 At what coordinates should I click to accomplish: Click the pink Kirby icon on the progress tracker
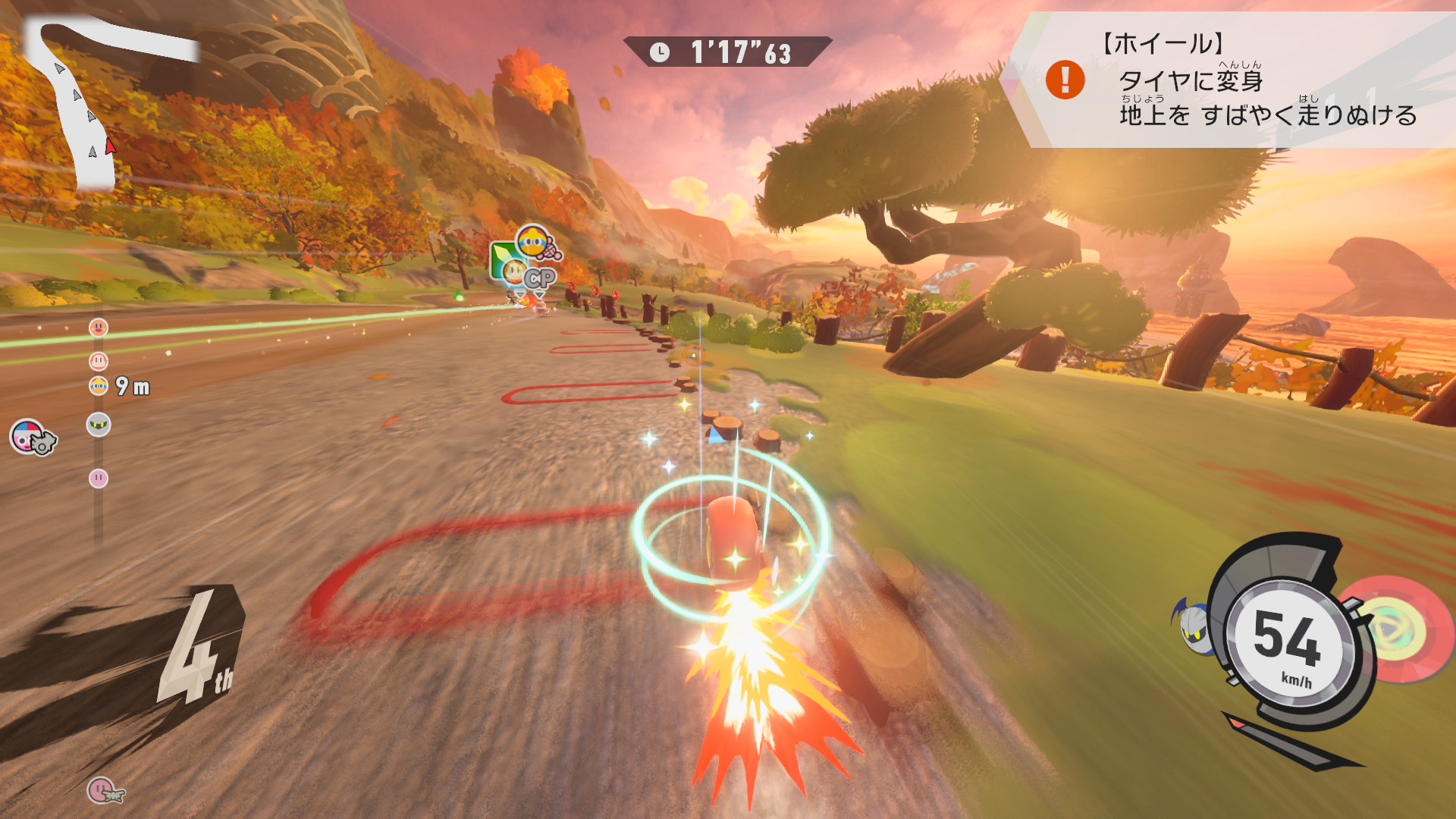pyautogui.click(x=99, y=479)
